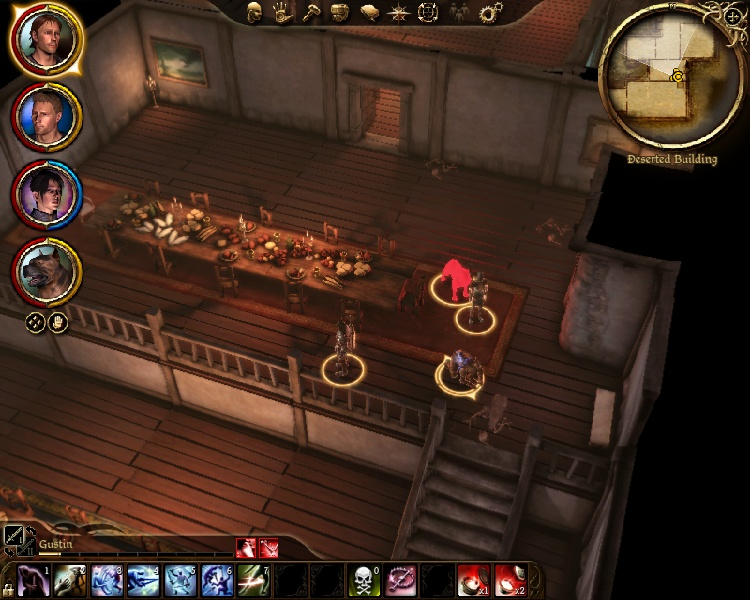Use the skull poison item on quickbar
Screen dimensions: 750x600
tap(362, 579)
